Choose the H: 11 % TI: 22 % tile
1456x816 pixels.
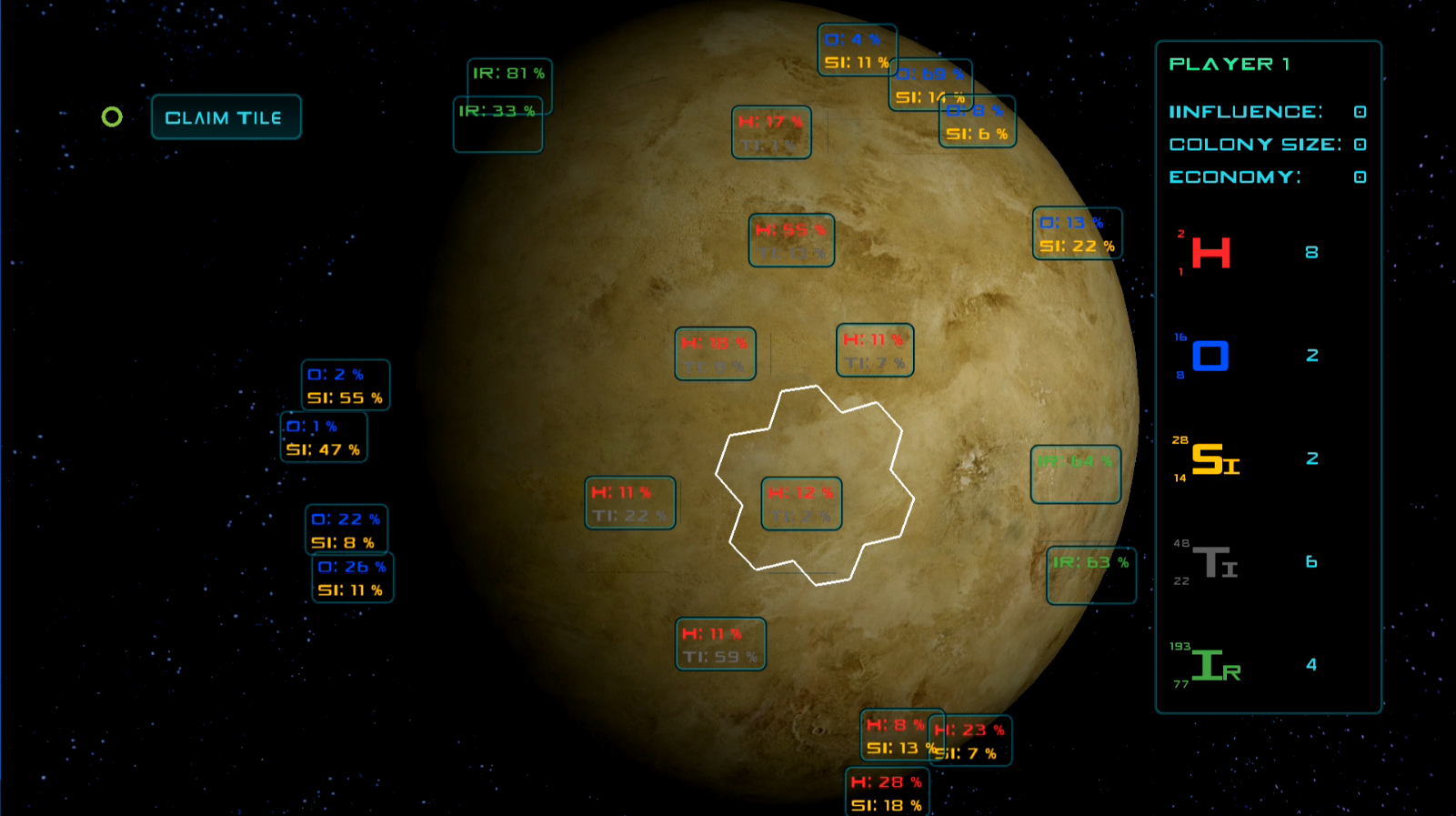pos(629,503)
